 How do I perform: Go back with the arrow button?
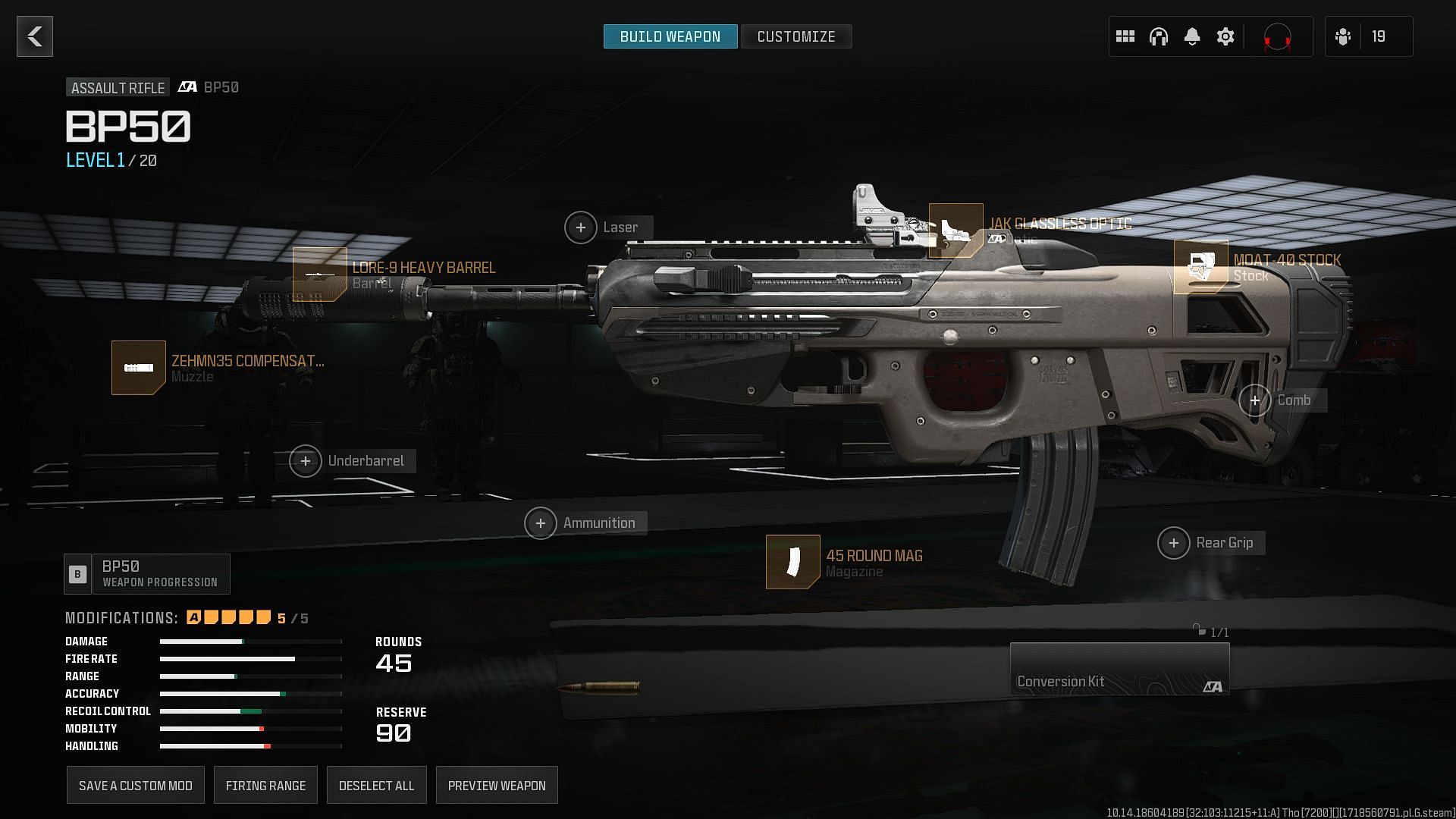35,36
